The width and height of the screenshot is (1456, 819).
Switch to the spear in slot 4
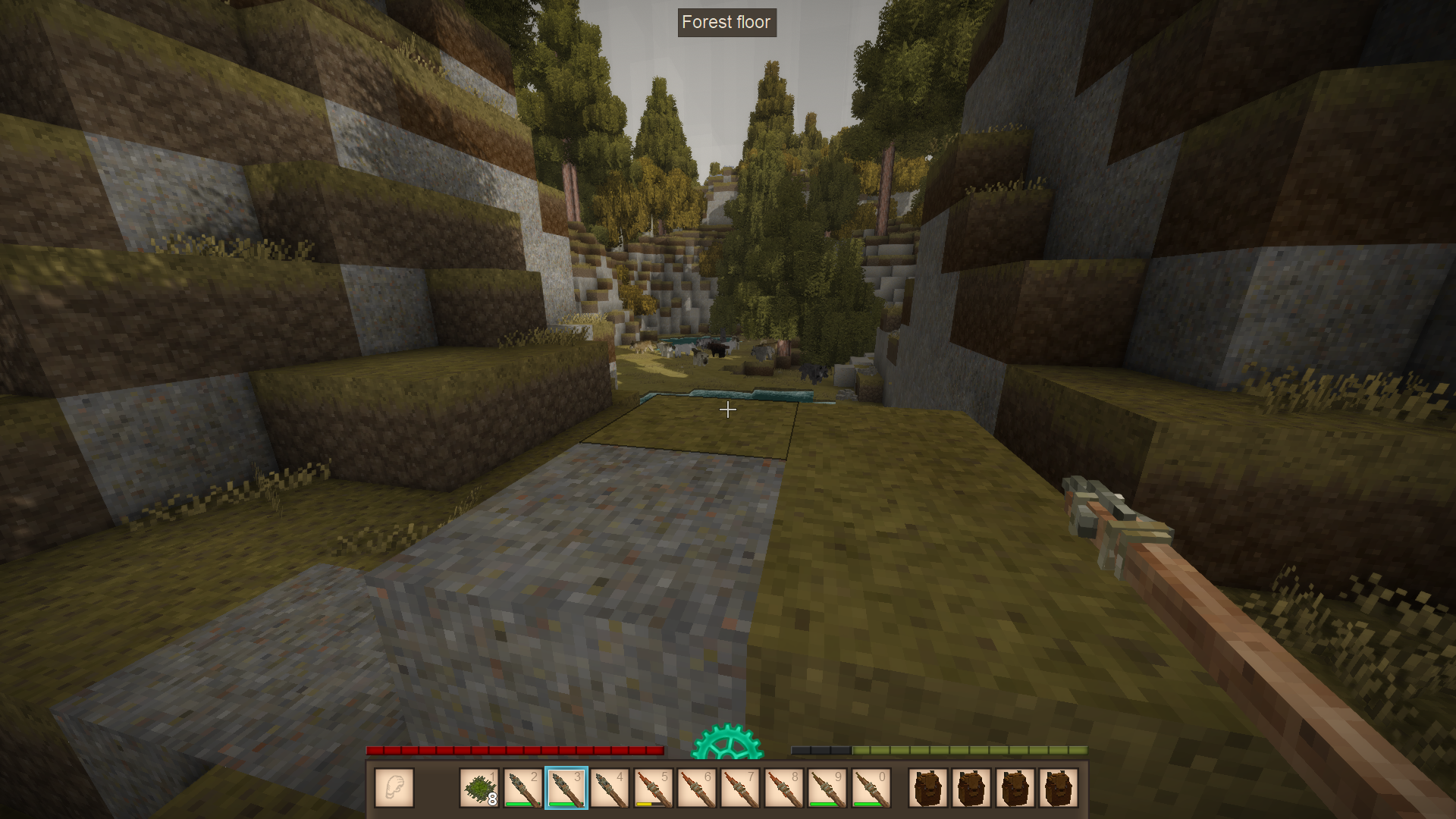610,788
